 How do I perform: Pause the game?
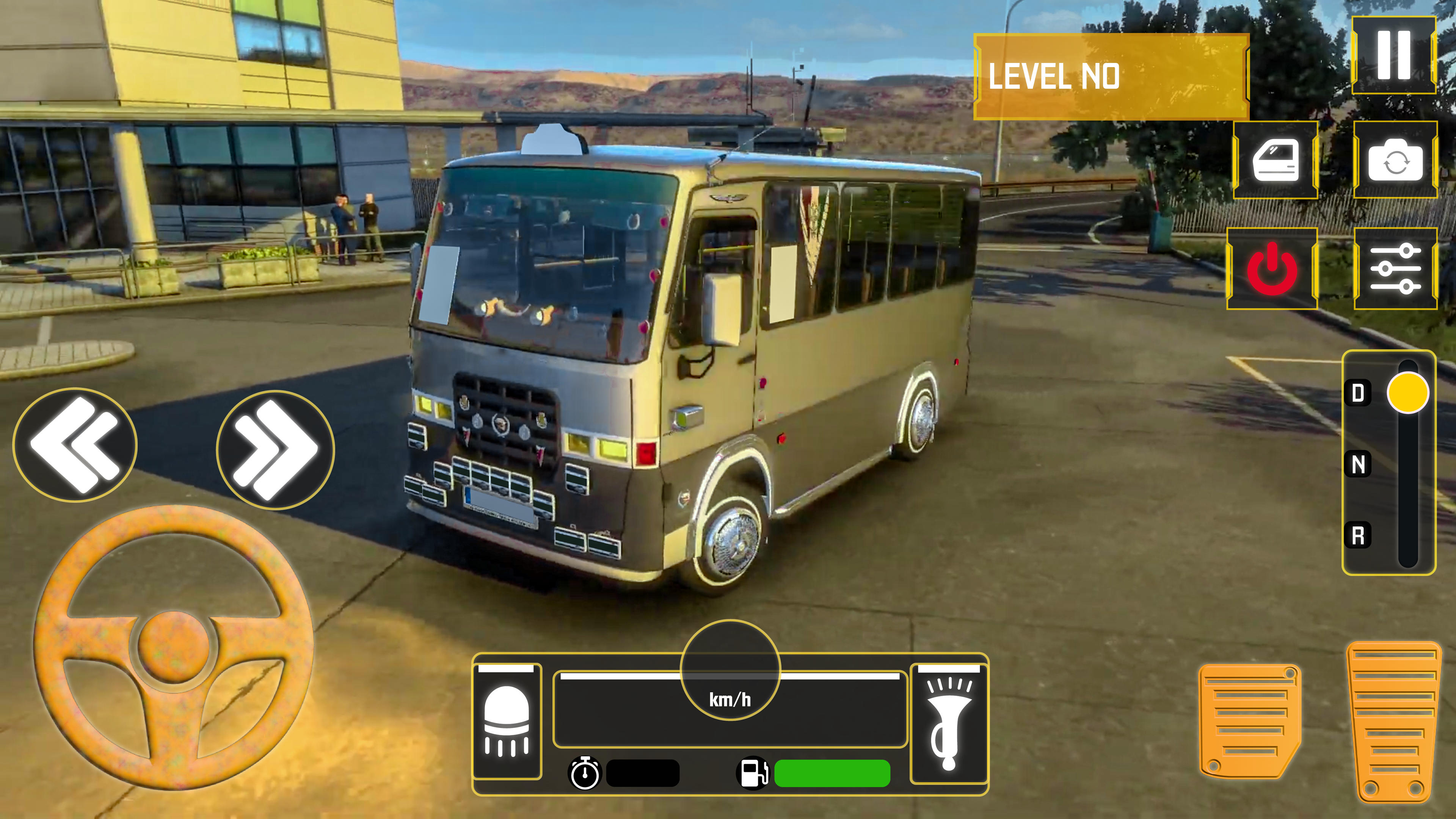pyautogui.click(x=1393, y=55)
